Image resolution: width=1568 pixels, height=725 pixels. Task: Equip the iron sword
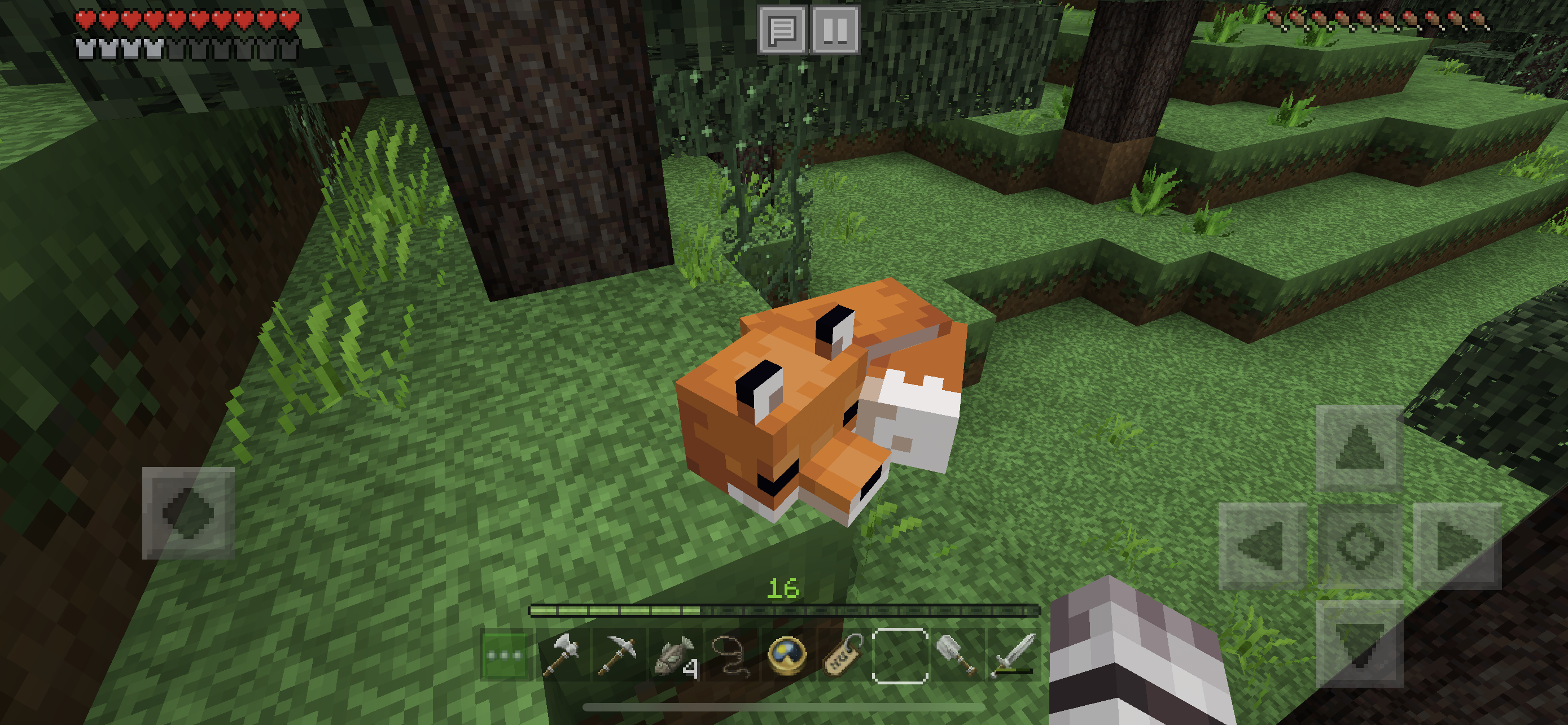tap(1011, 656)
